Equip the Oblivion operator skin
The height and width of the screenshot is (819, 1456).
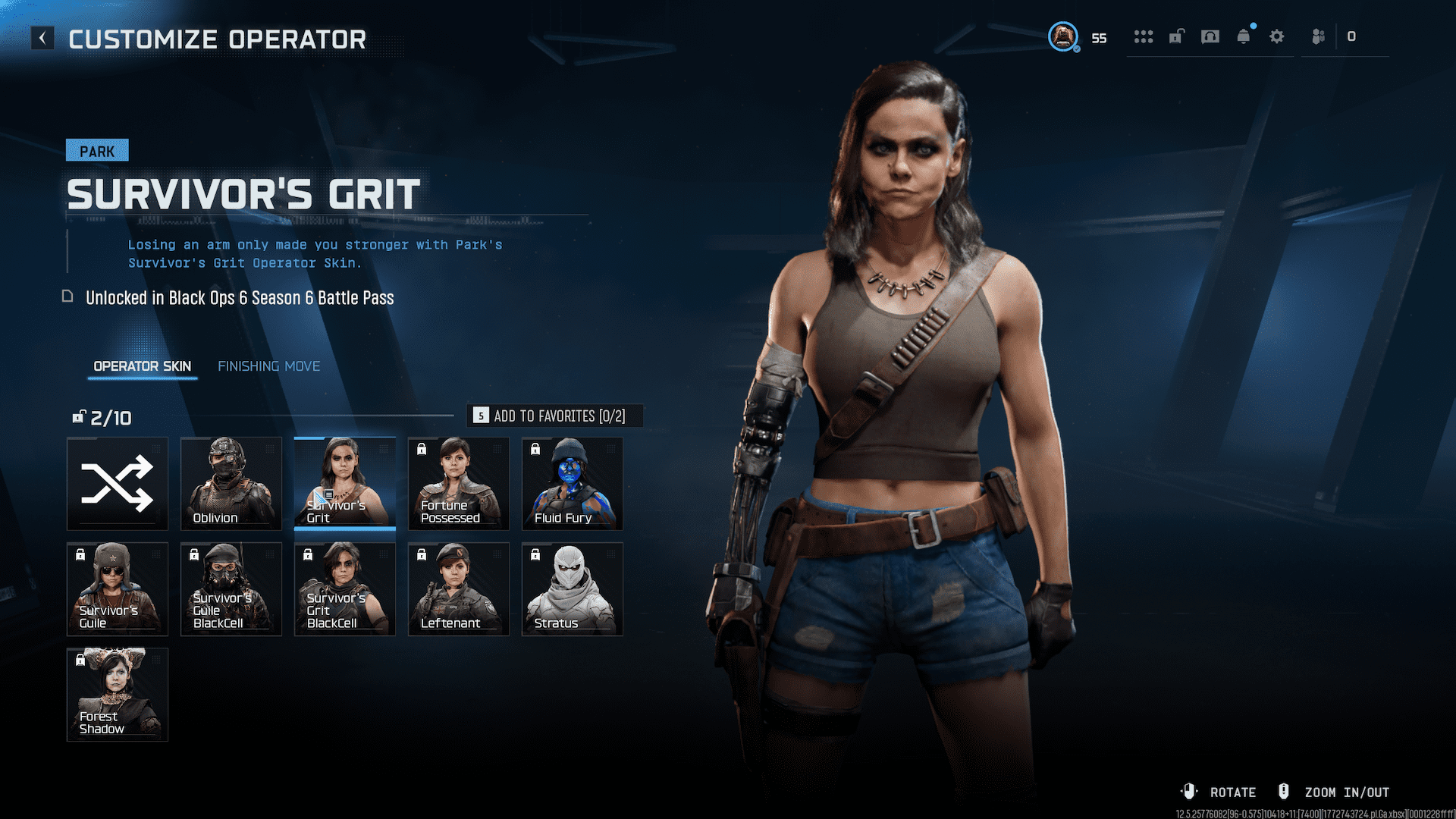(231, 484)
